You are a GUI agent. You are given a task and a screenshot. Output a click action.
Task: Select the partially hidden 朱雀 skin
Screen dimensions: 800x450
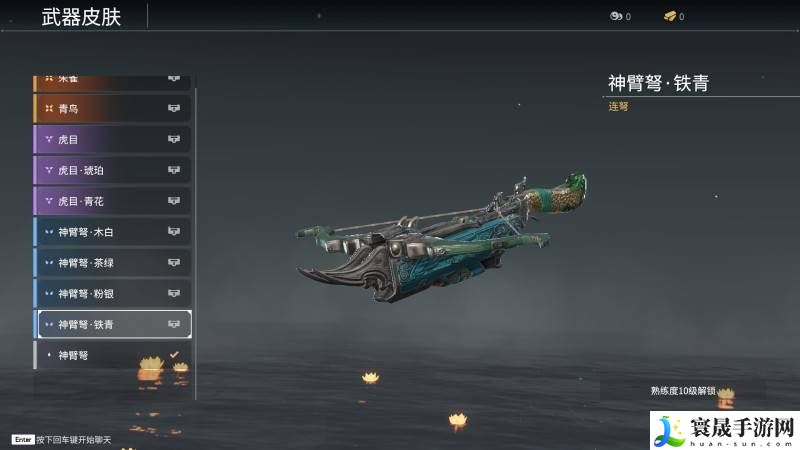click(x=112, y=80)
